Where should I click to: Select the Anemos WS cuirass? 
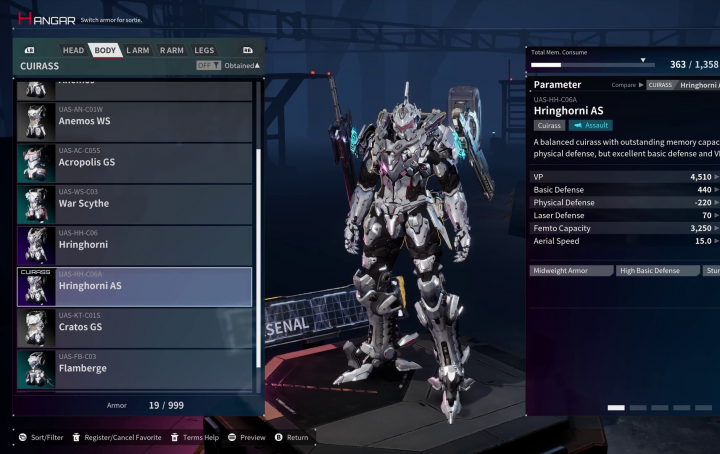tap(134, 121)
